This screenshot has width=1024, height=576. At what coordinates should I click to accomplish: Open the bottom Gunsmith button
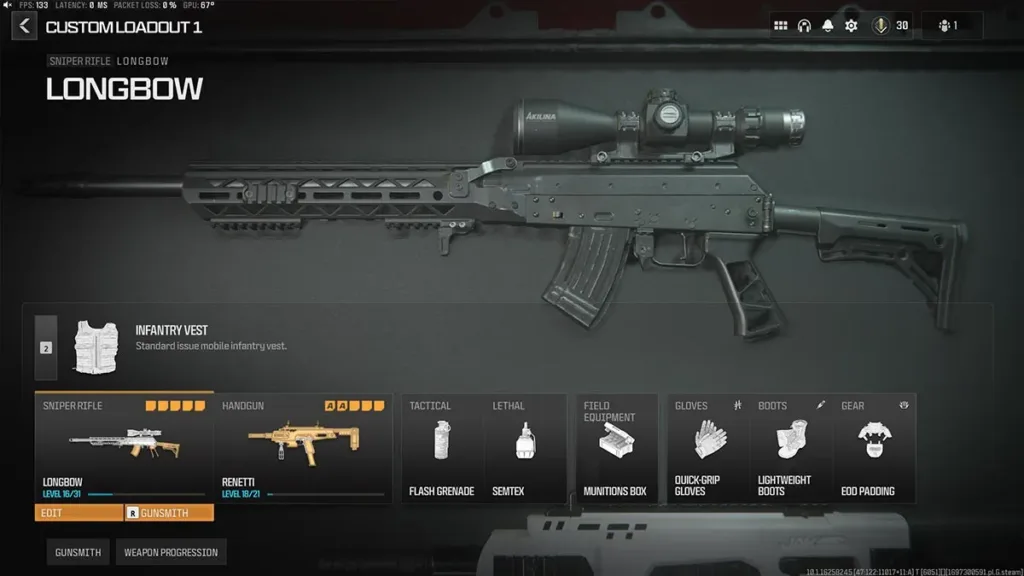click(x=77, y=552)
